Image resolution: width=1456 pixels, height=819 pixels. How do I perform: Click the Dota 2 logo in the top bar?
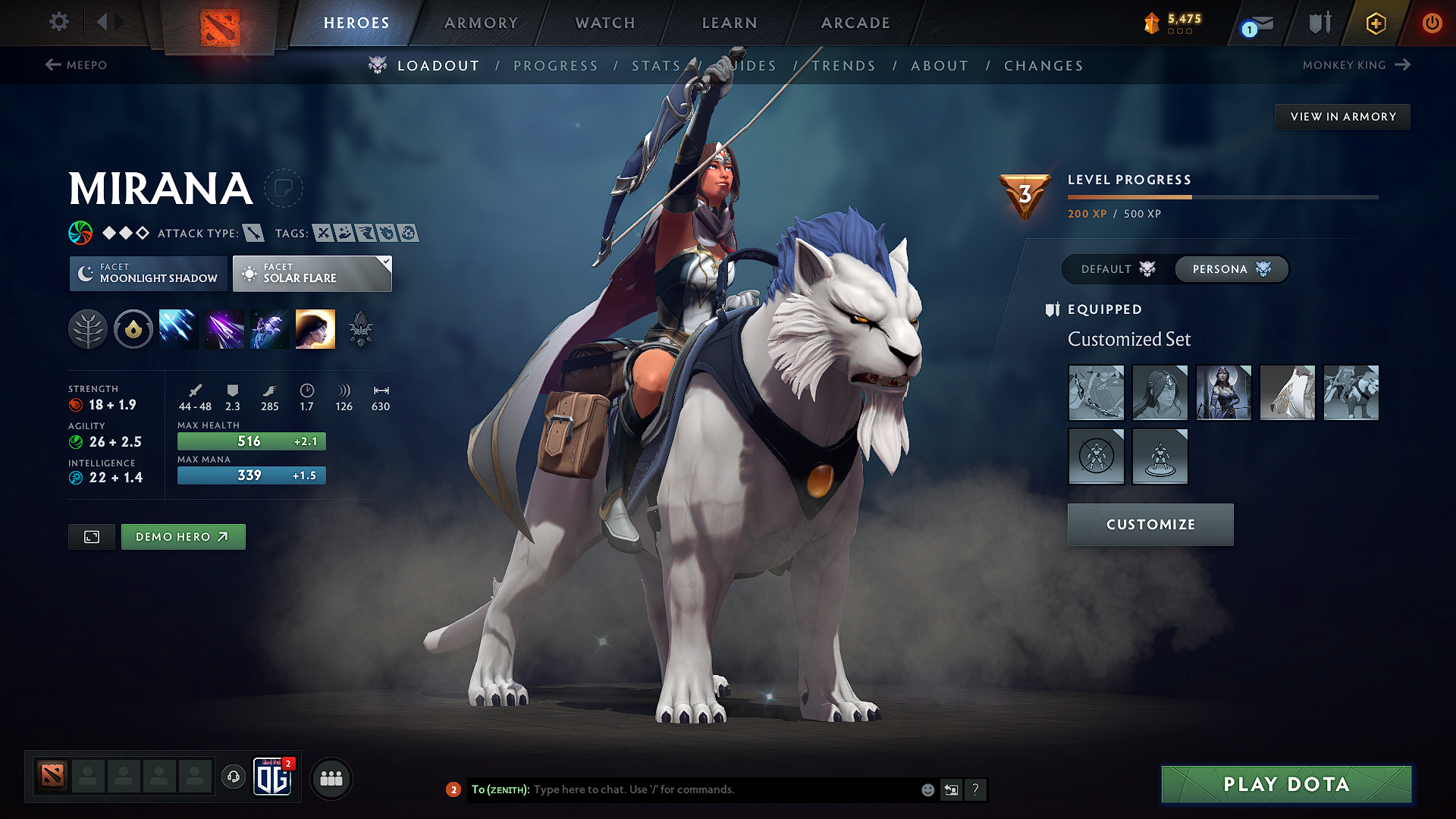[x=221, y=23]
